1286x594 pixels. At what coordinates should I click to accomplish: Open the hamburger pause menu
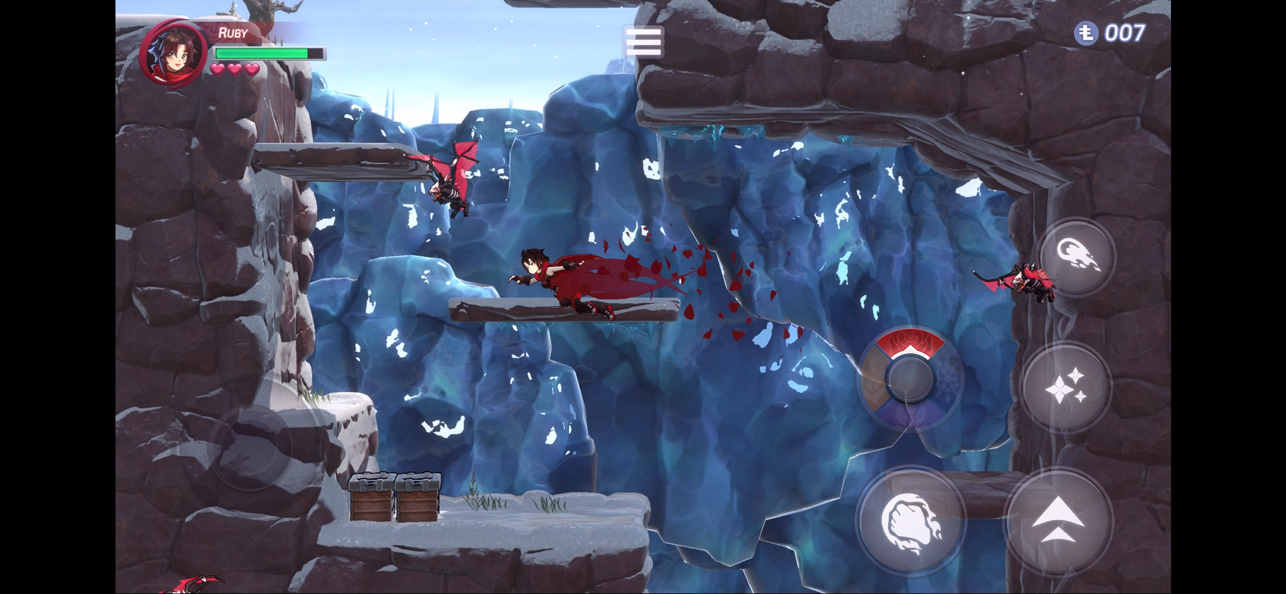[x=643, y=42]
